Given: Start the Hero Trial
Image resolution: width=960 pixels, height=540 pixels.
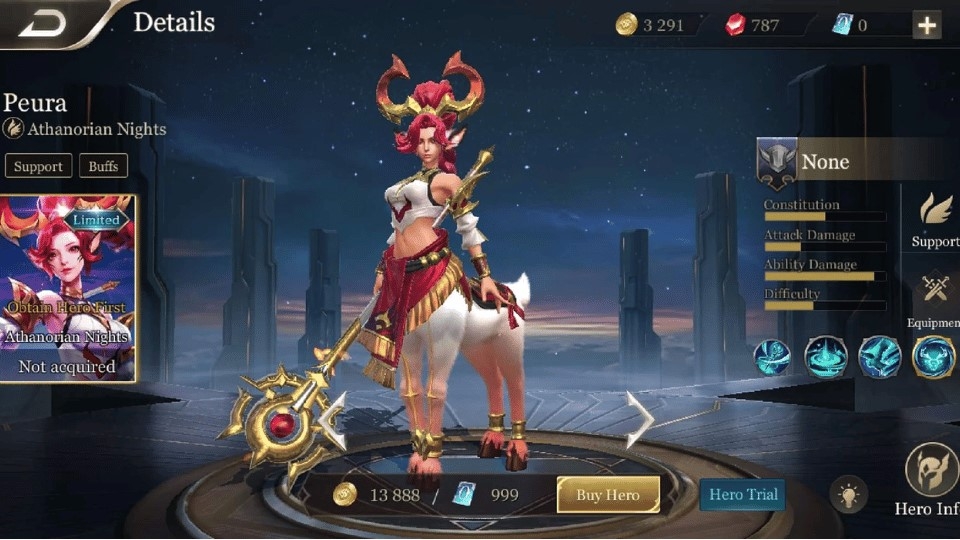Looking at the screenshot, I should pos(743,494).
